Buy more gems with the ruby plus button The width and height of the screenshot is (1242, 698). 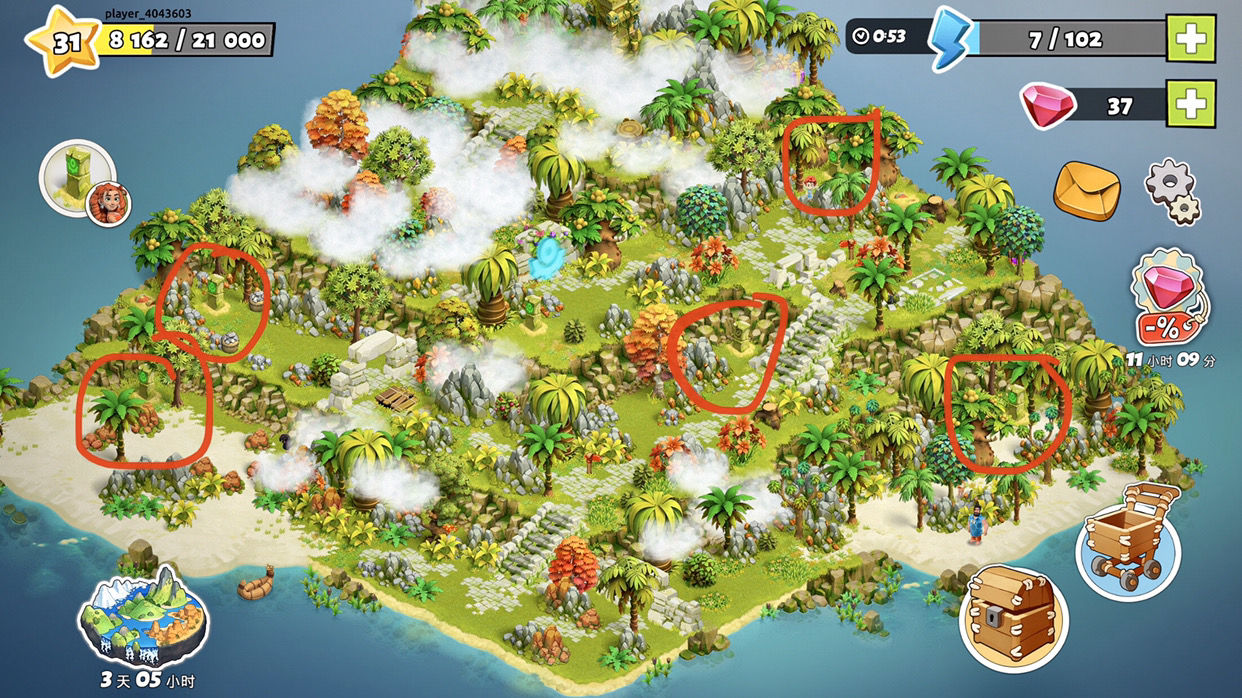[1191, 104]
